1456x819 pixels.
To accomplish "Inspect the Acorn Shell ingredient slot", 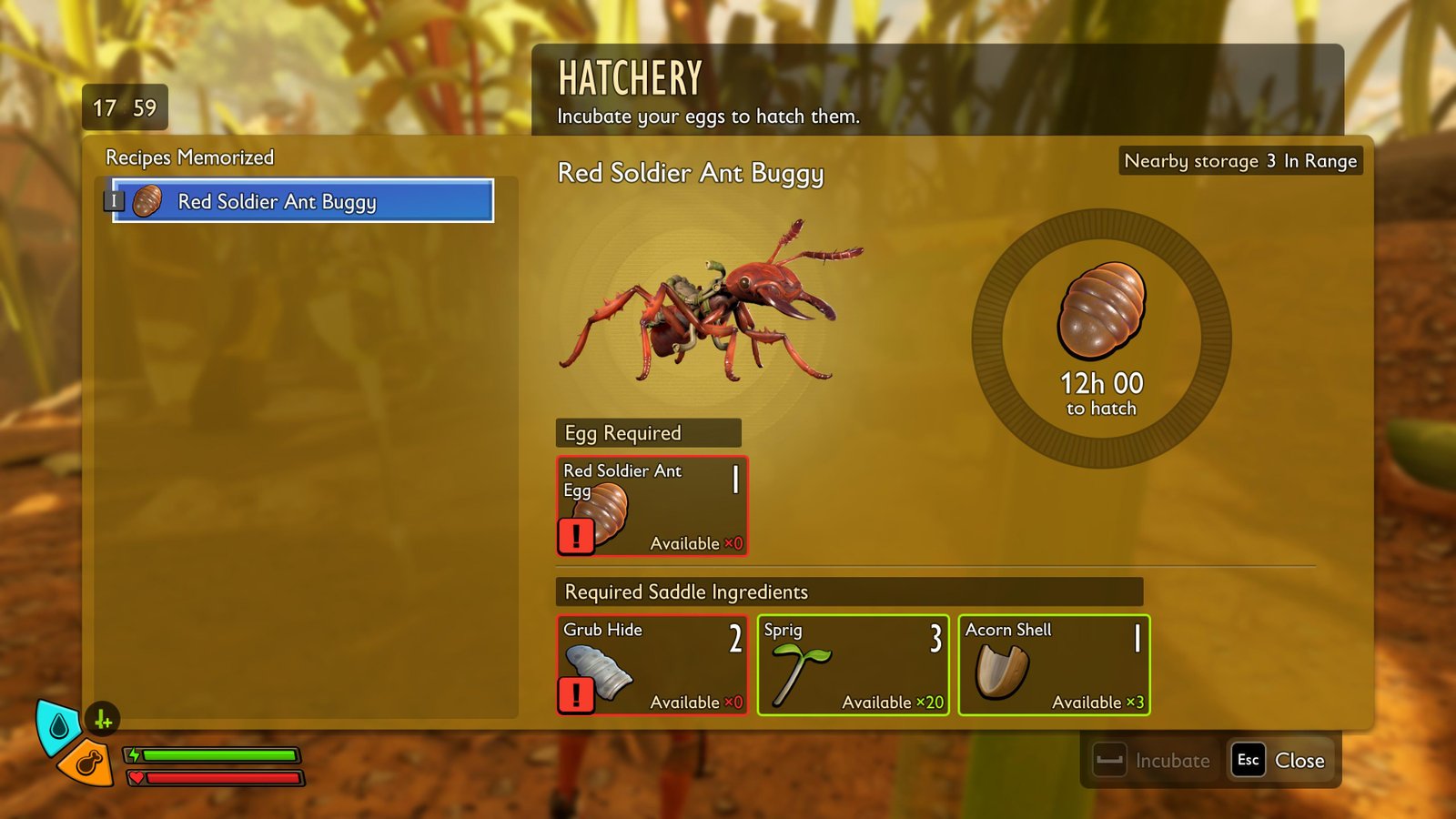I will coord(1054,665).
